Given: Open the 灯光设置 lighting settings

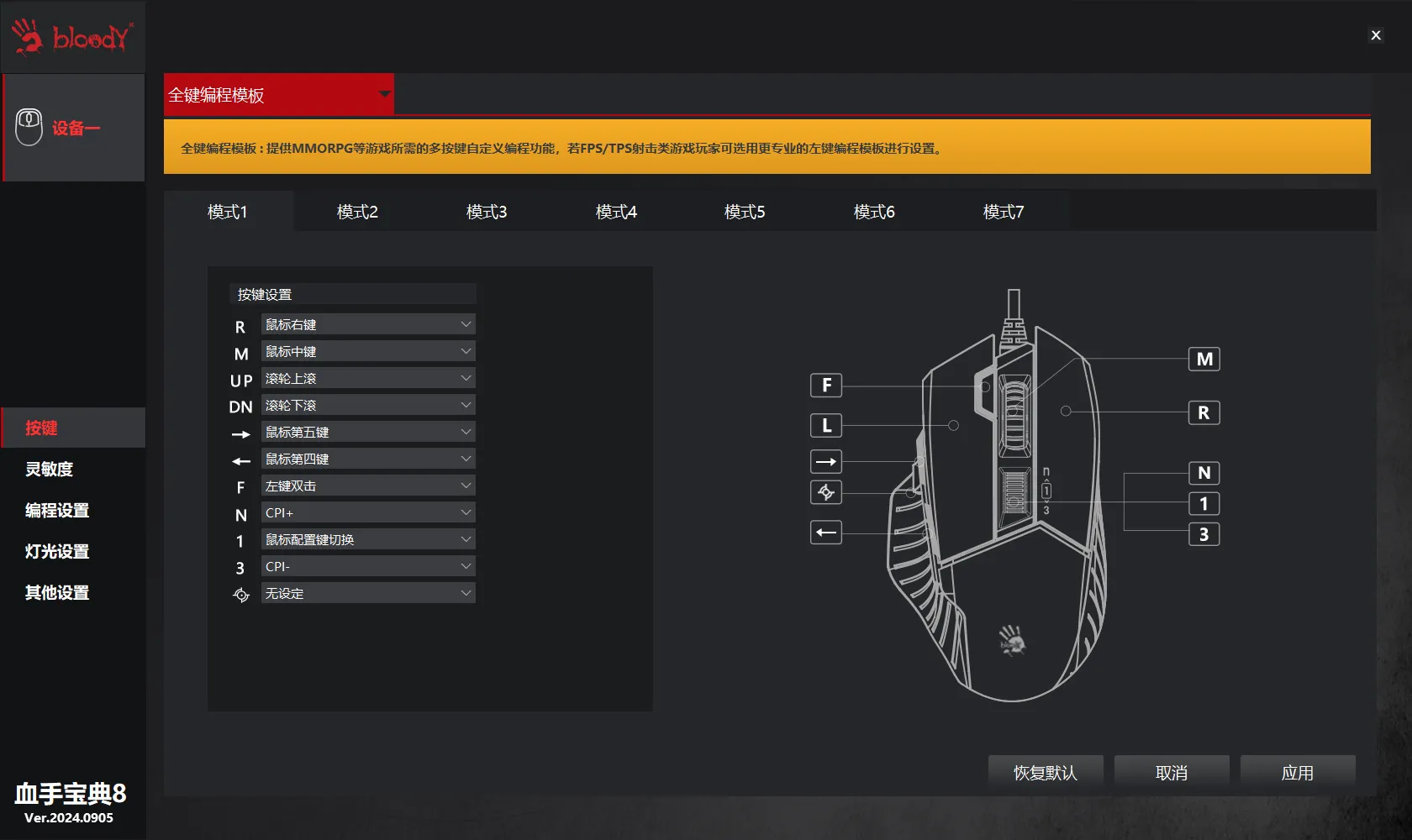Looking at the screenshot, I should coord(57,551).
